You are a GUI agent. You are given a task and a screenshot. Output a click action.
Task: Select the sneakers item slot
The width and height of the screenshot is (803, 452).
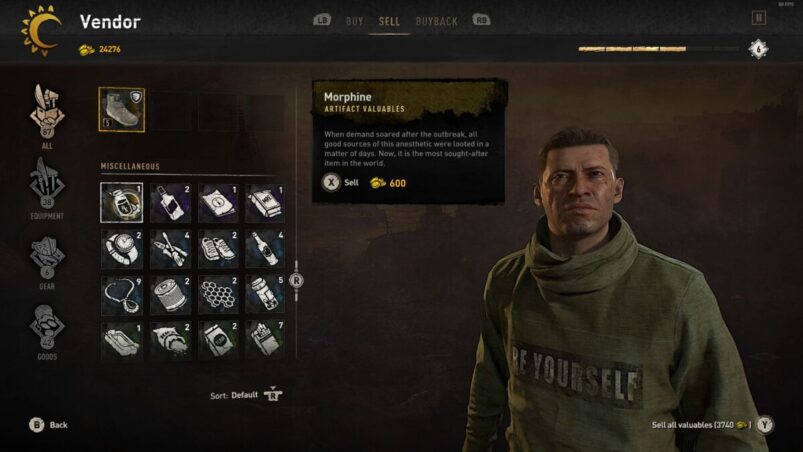click(217, 248)
